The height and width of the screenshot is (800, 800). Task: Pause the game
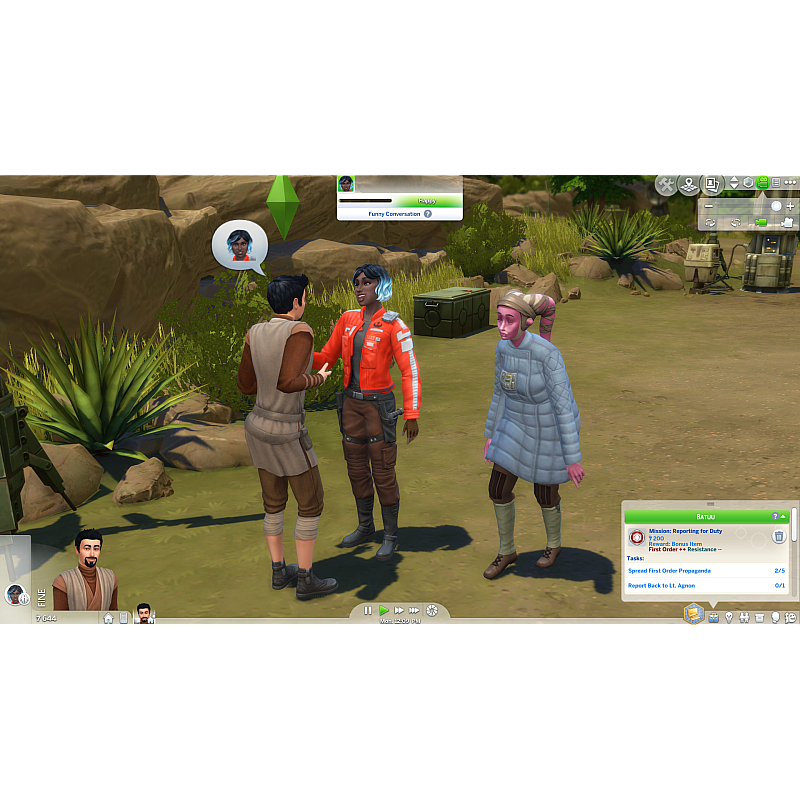point(368,610)
